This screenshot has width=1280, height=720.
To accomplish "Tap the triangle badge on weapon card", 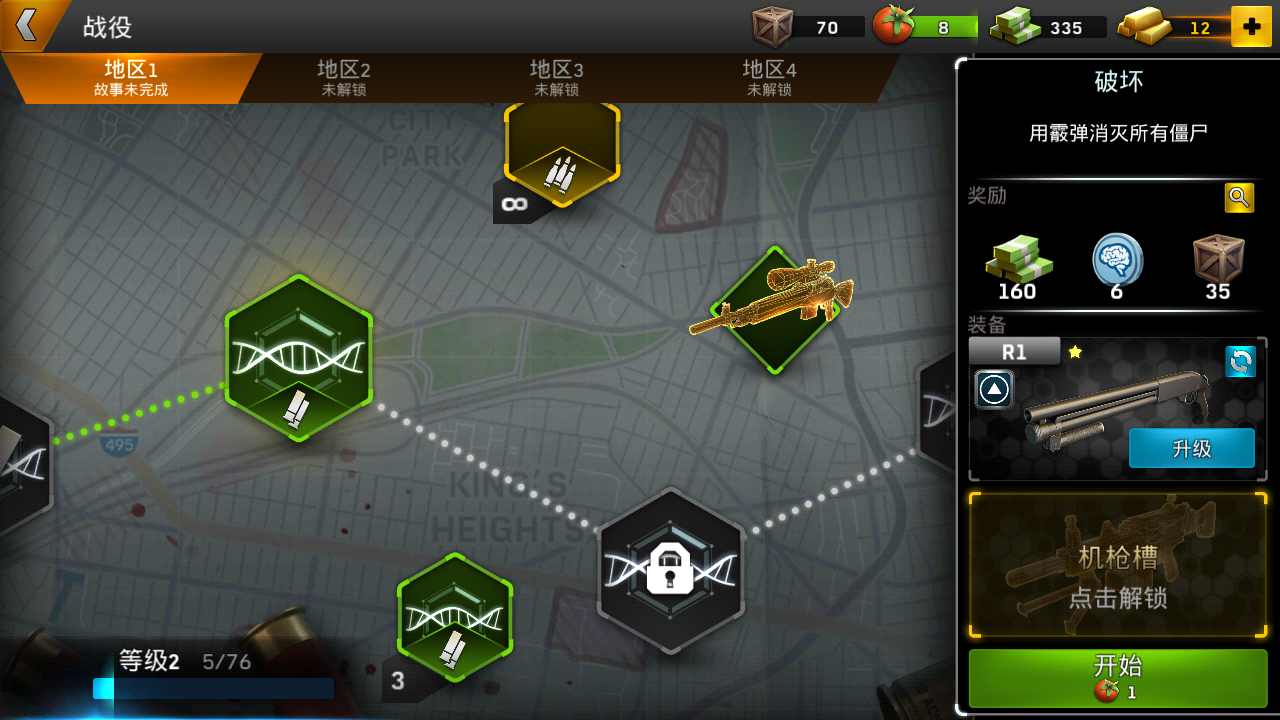I will (x=994, y=389).
